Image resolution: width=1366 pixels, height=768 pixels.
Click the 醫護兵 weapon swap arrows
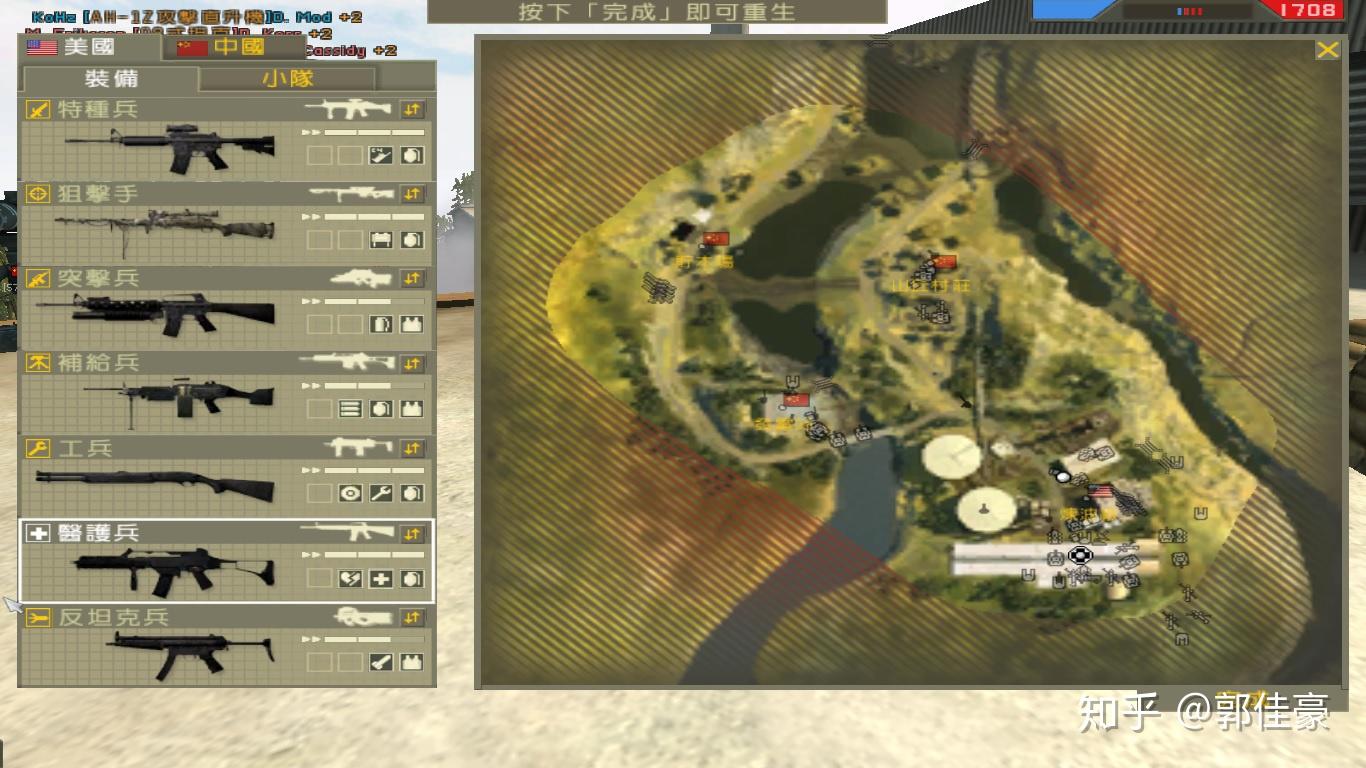(x=412, y=534)
